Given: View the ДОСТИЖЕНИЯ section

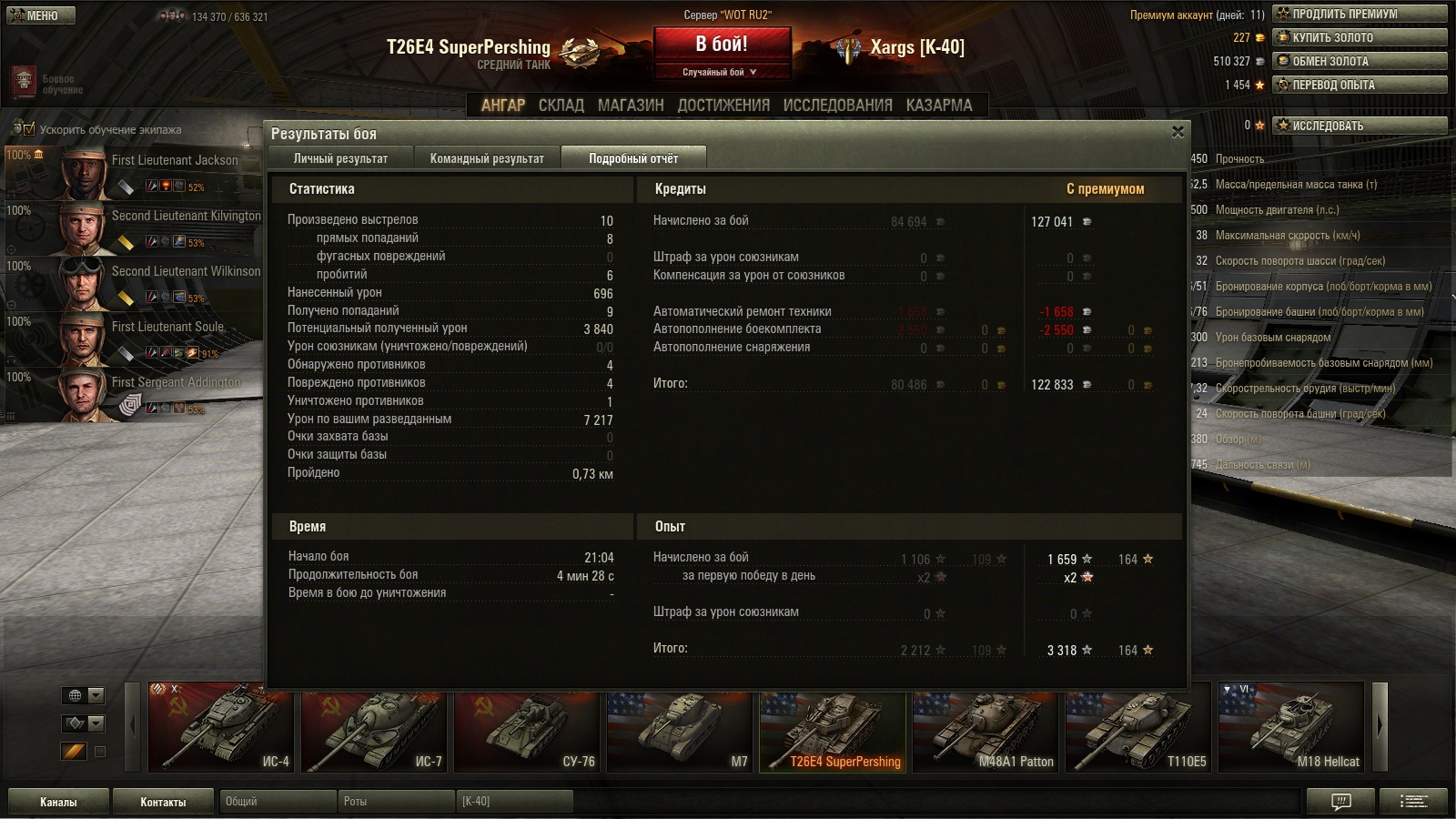Looking at the screenshot, I should 723,106.
